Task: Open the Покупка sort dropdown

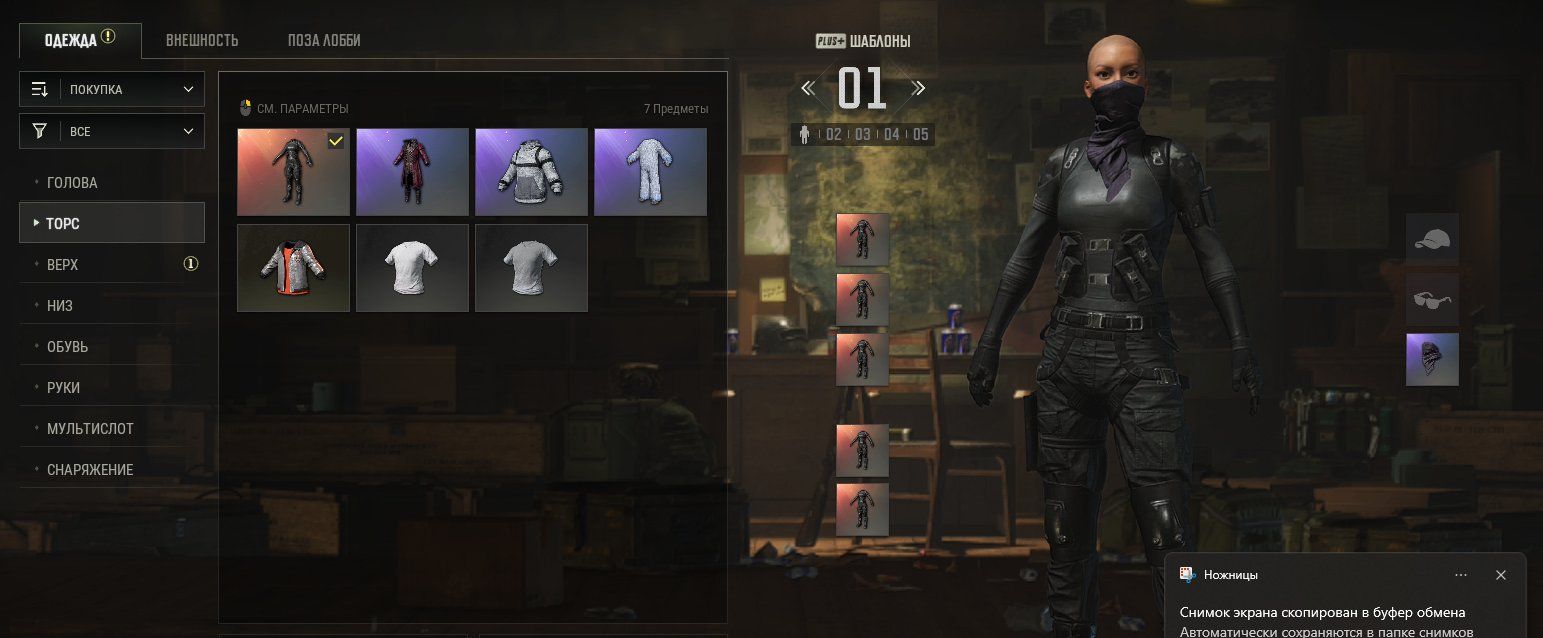Action: (112, 89)
